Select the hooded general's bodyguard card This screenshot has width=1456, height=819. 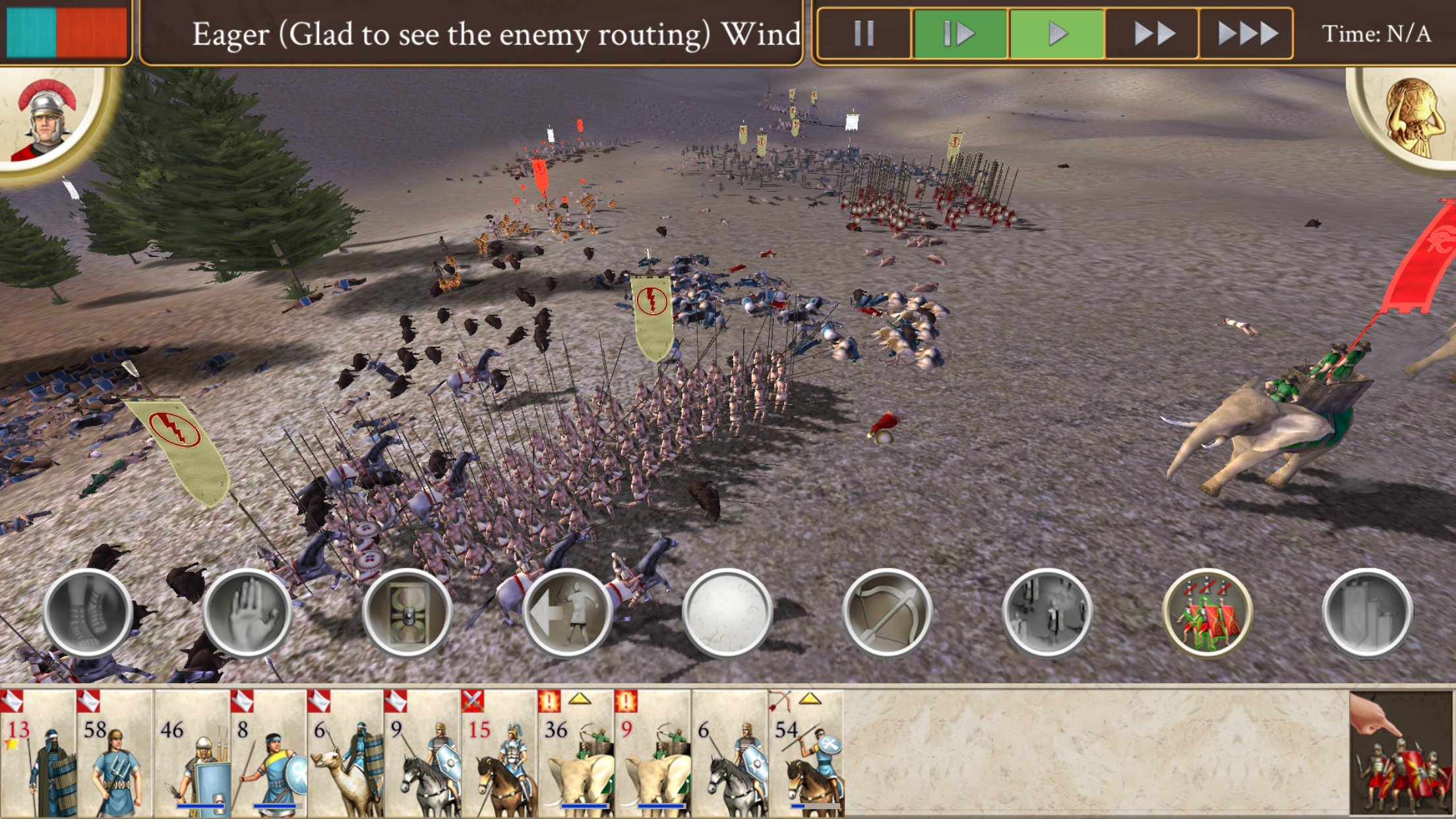[38, 753]
